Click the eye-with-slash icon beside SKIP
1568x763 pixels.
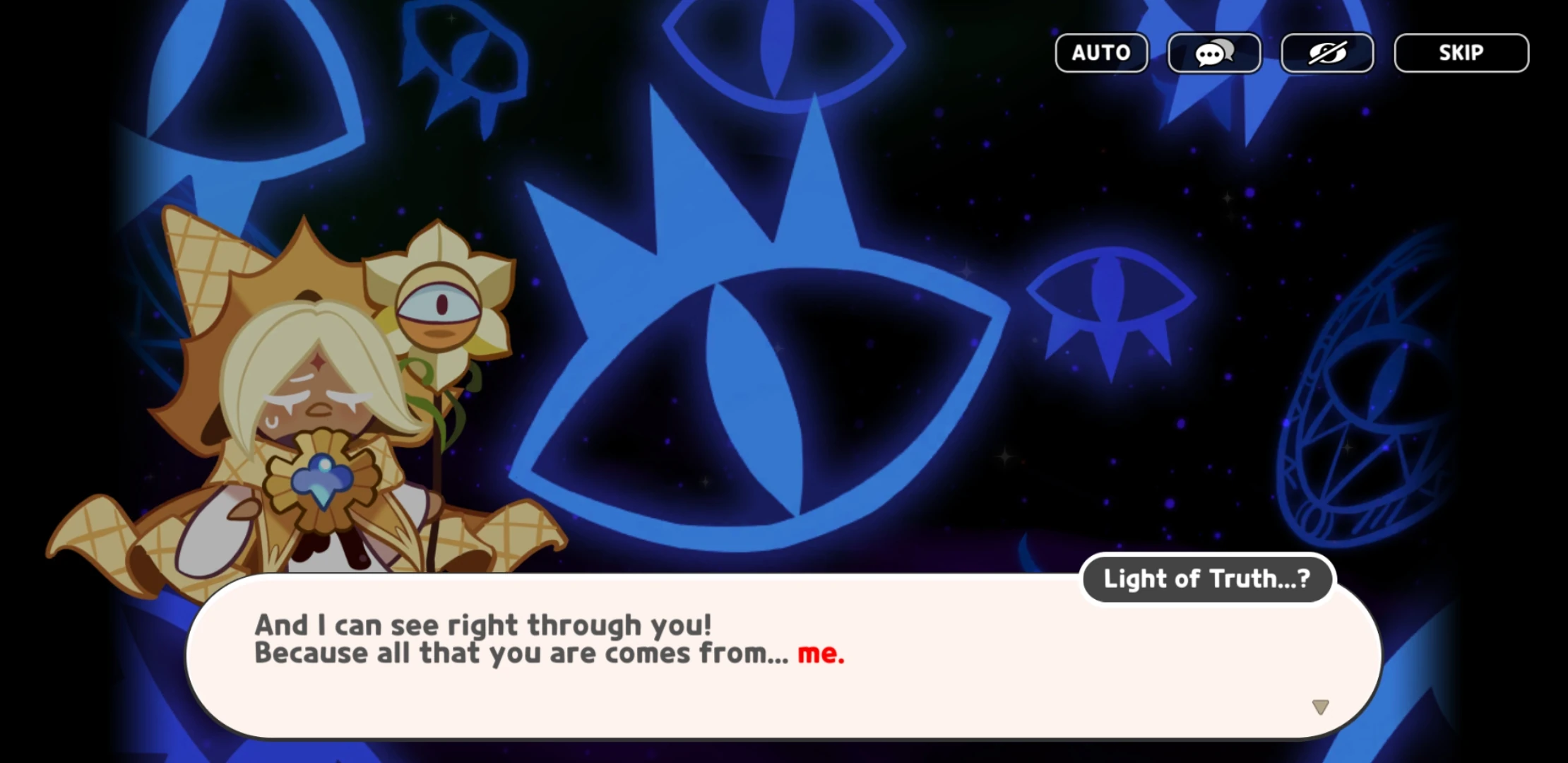click(1327, 52)
